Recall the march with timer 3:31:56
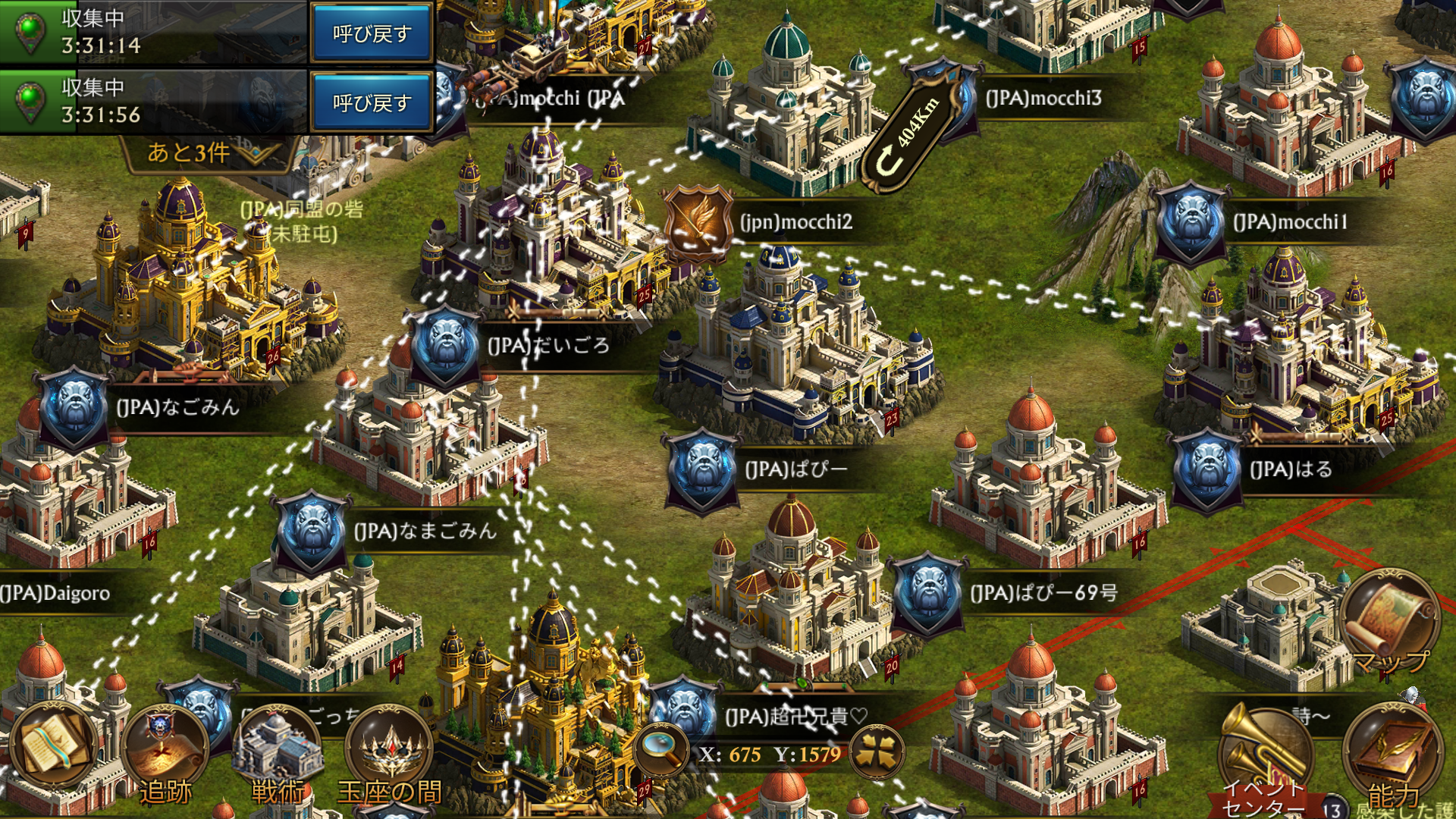The image size is (1456, 819). (x=371, y=102)
